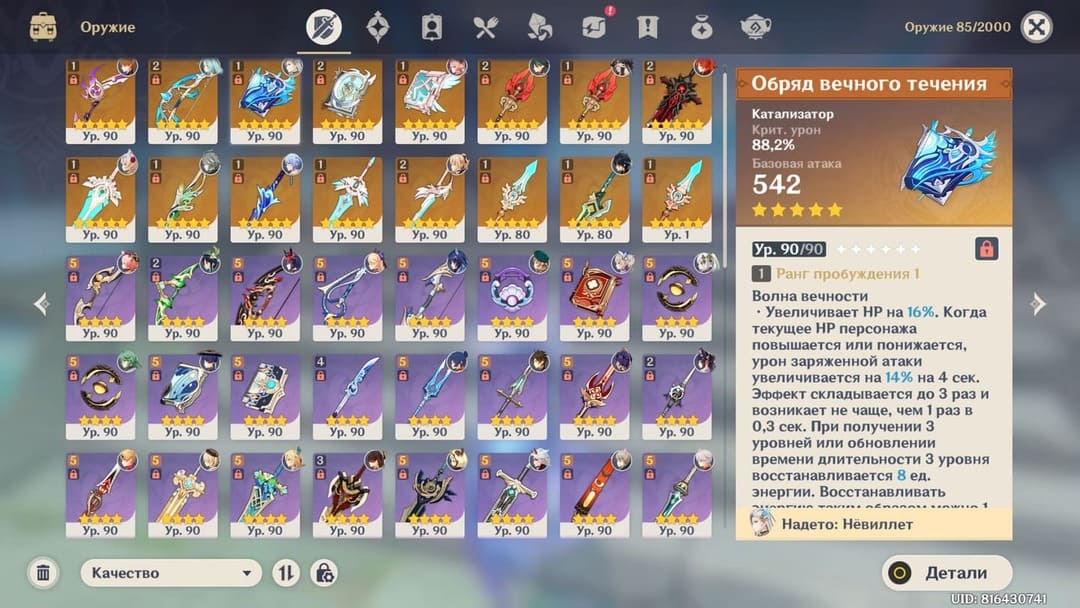Switch to the food tab with fork and knife
The height and width of the screenshot is (608, 1080).
click(x=486, y=27)
